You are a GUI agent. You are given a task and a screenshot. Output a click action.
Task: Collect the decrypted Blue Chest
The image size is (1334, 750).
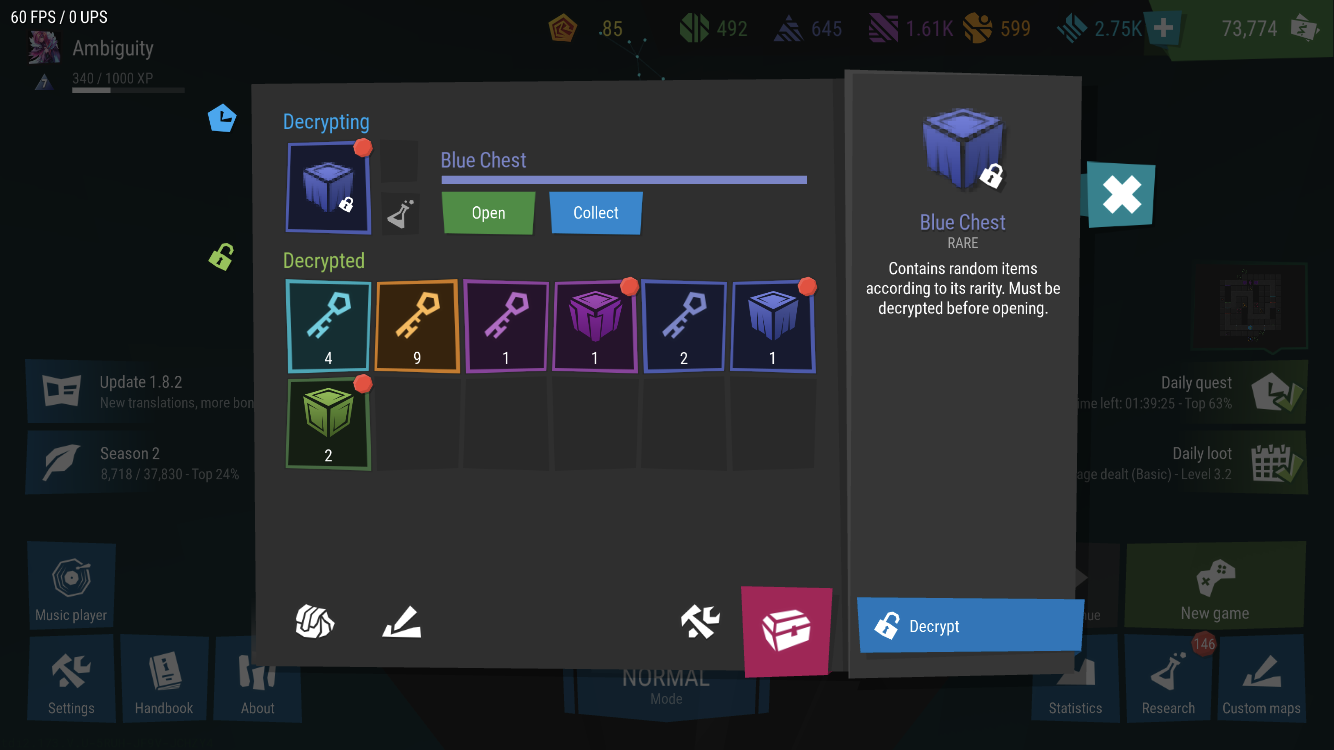[596, 213]
